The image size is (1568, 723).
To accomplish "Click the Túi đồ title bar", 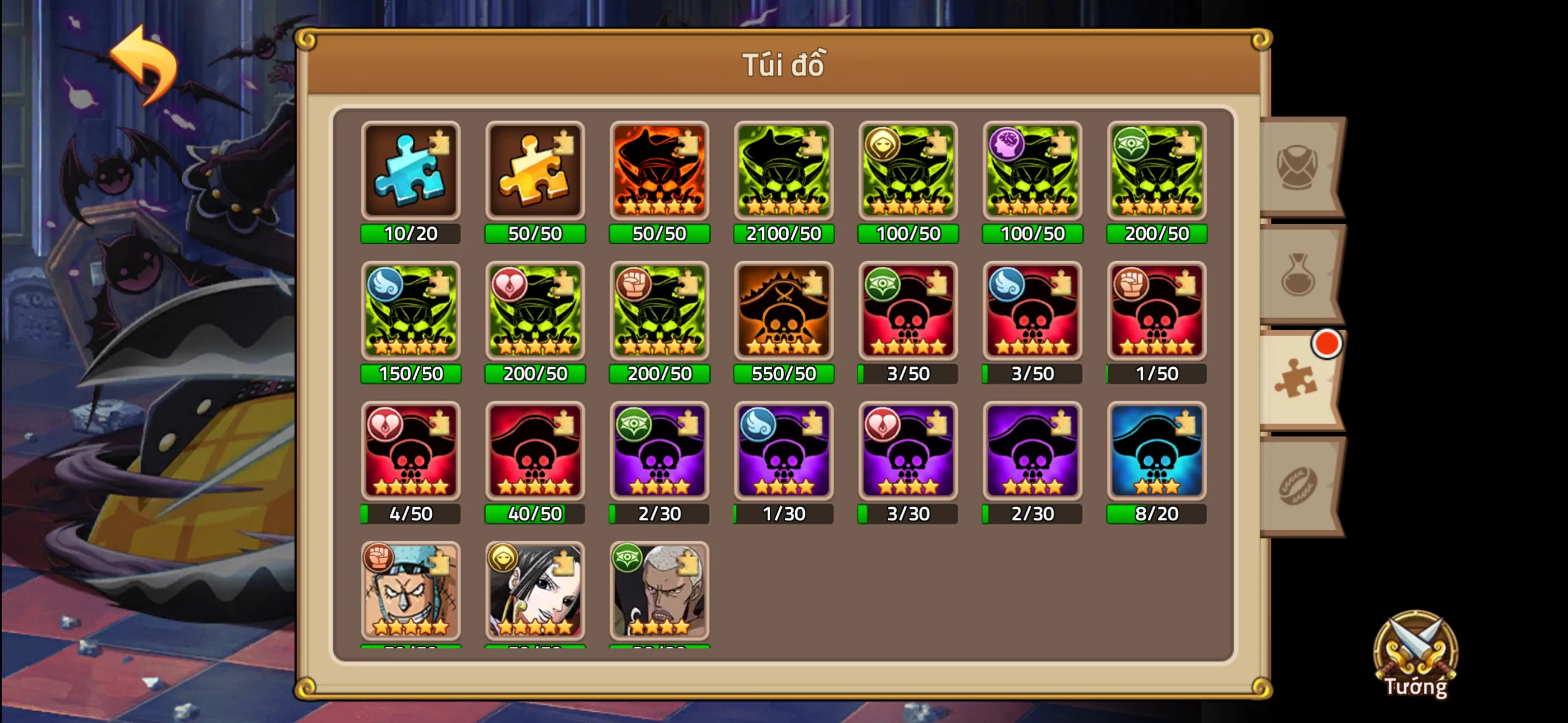I will click(x=784, y=64).
